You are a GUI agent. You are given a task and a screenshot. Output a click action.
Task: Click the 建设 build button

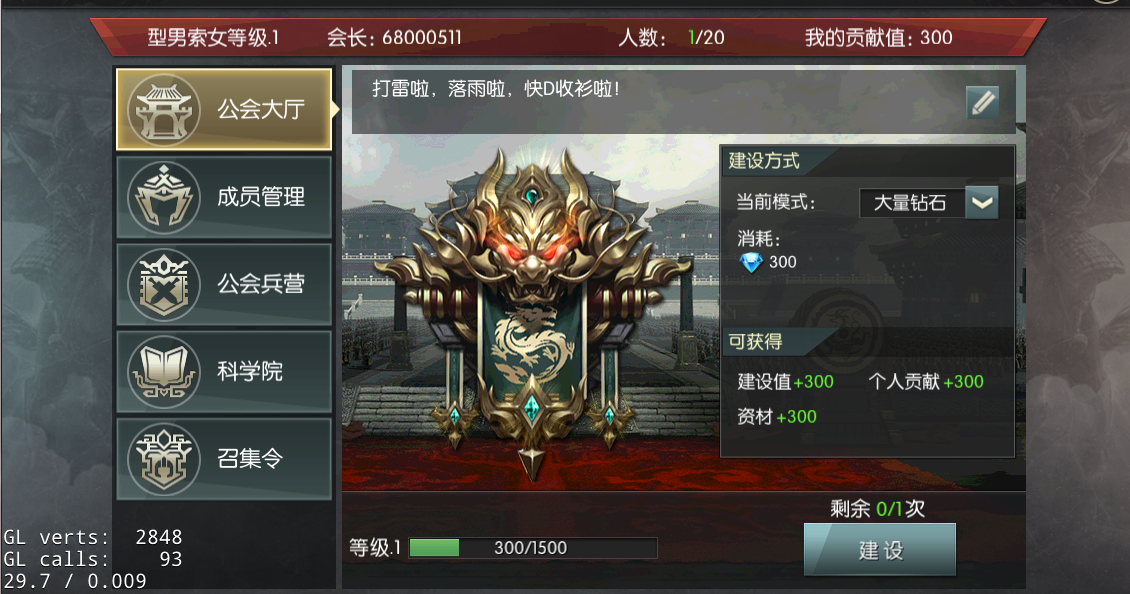(x=880, y=550)
